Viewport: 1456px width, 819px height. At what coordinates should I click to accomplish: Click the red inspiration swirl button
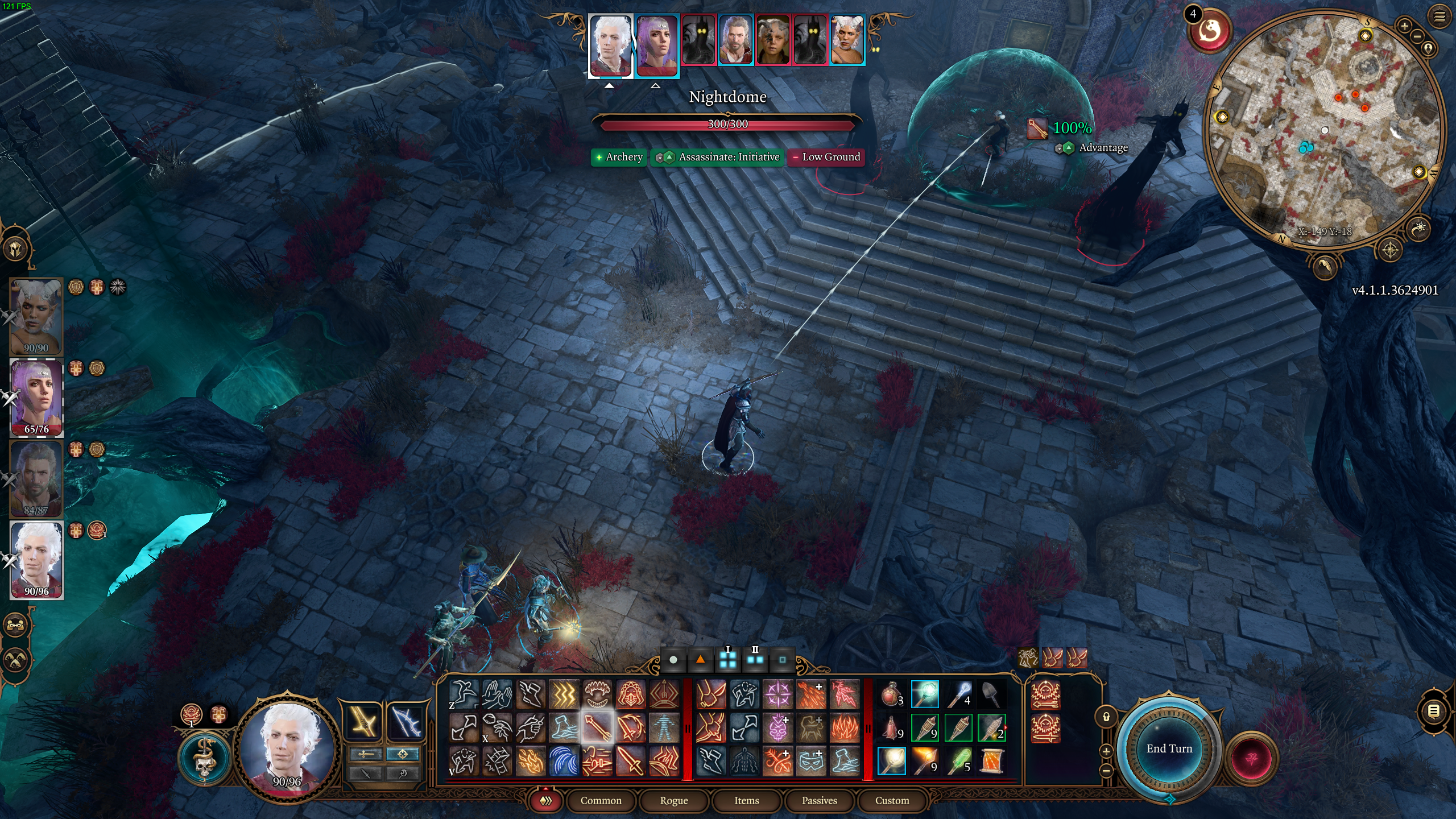click(x=1210, y=31)
